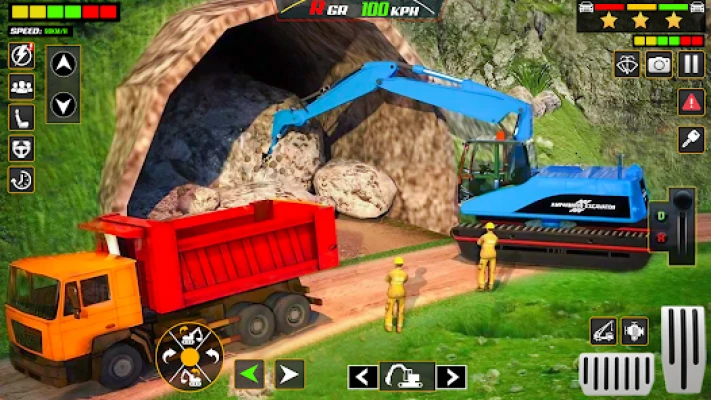Switch camera view with the camera icon

[x=658, y=65]
